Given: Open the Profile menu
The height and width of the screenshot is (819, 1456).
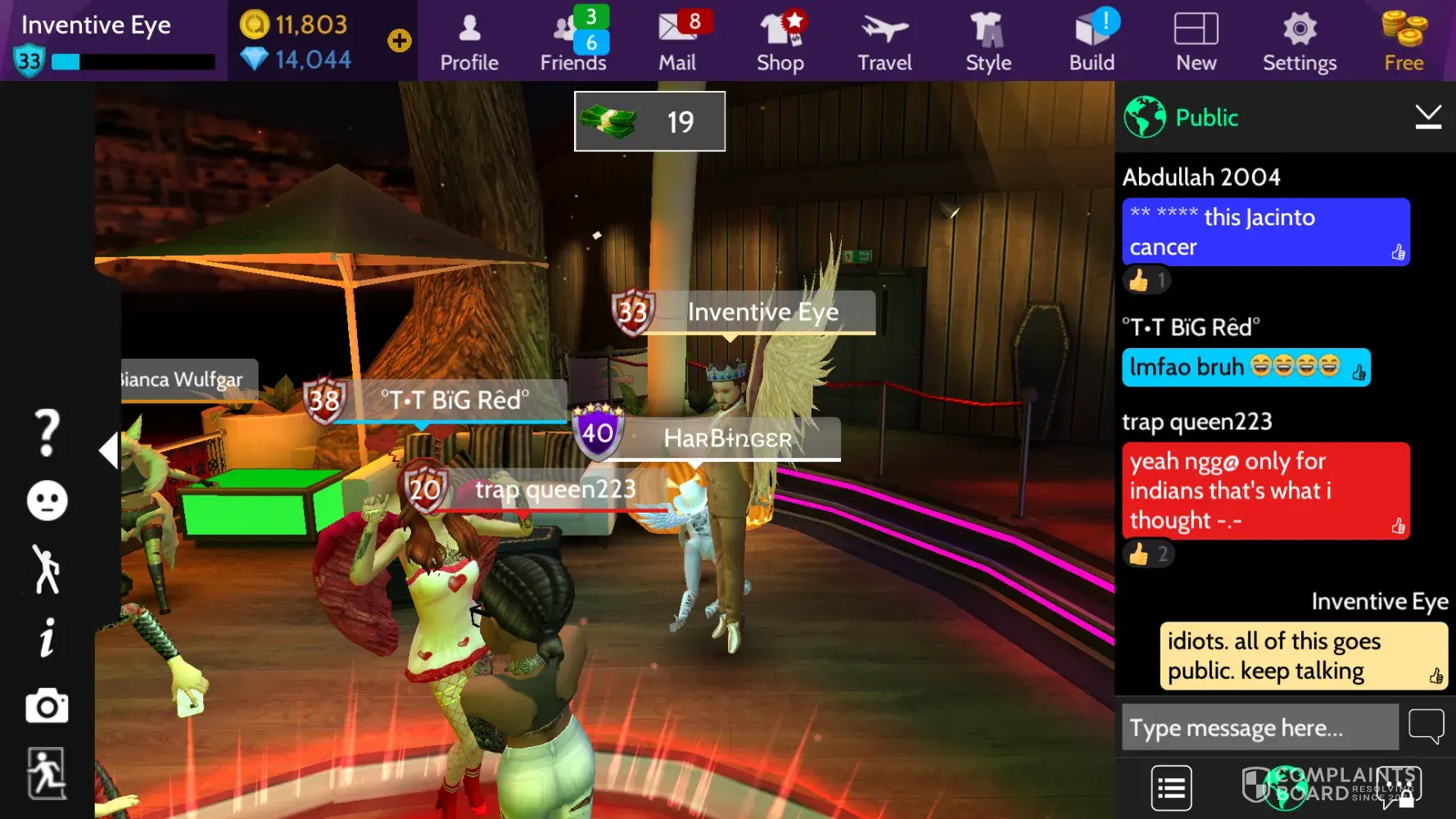Looking at the screenshot, I should pyautogui.click(x=469, y=41).
